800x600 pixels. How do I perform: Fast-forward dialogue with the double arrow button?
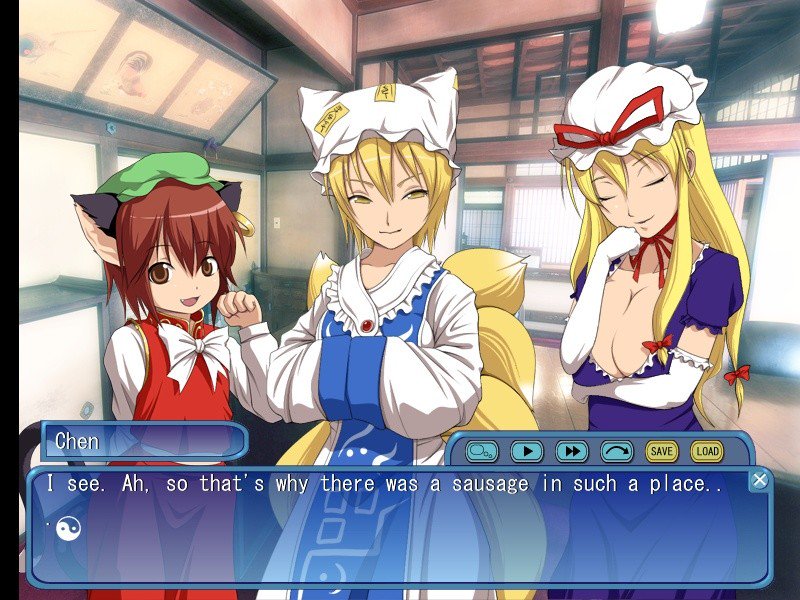point(572,451)
